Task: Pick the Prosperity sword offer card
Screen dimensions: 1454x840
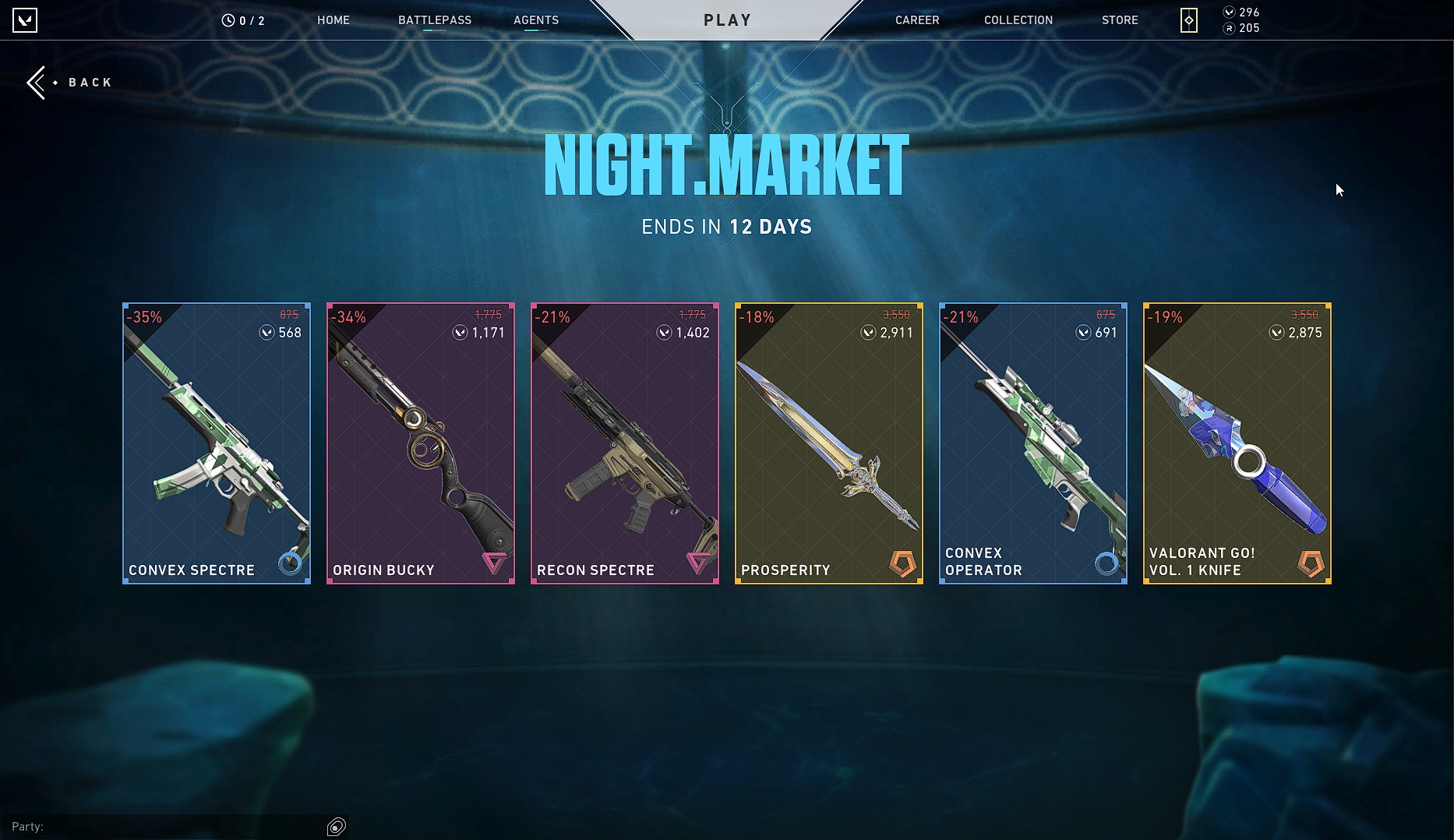Action: (829, 443)
